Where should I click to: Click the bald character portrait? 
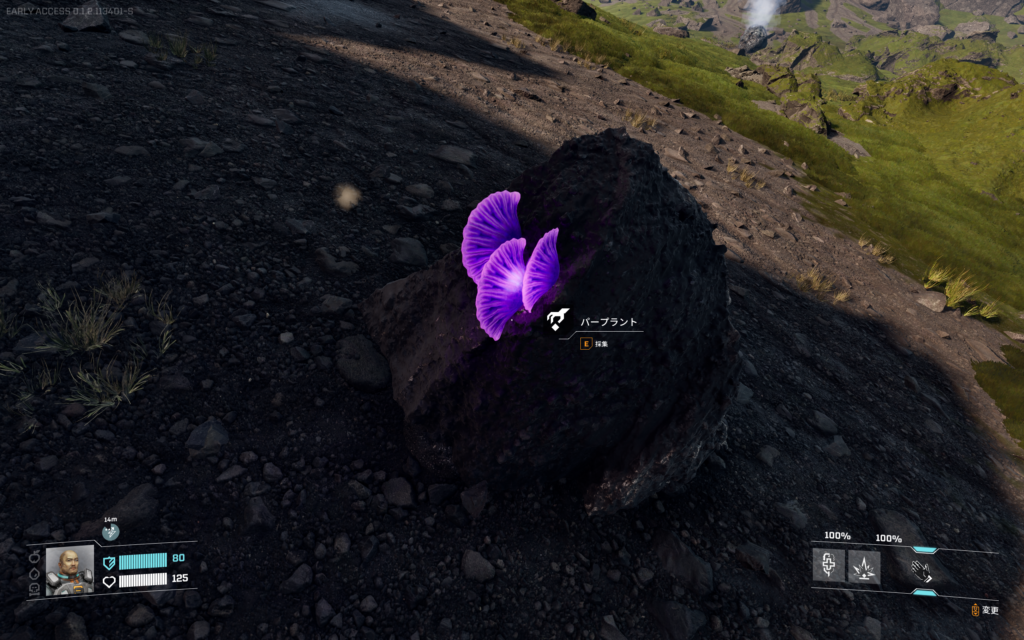[x=70, y=571]
